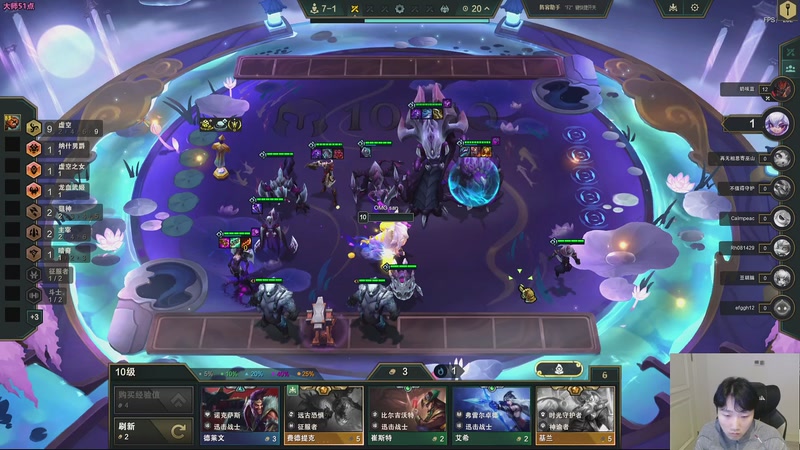Screen dimensions: 800x450
Task: Click the 刷新 shop refresh button
Action: 152,430
